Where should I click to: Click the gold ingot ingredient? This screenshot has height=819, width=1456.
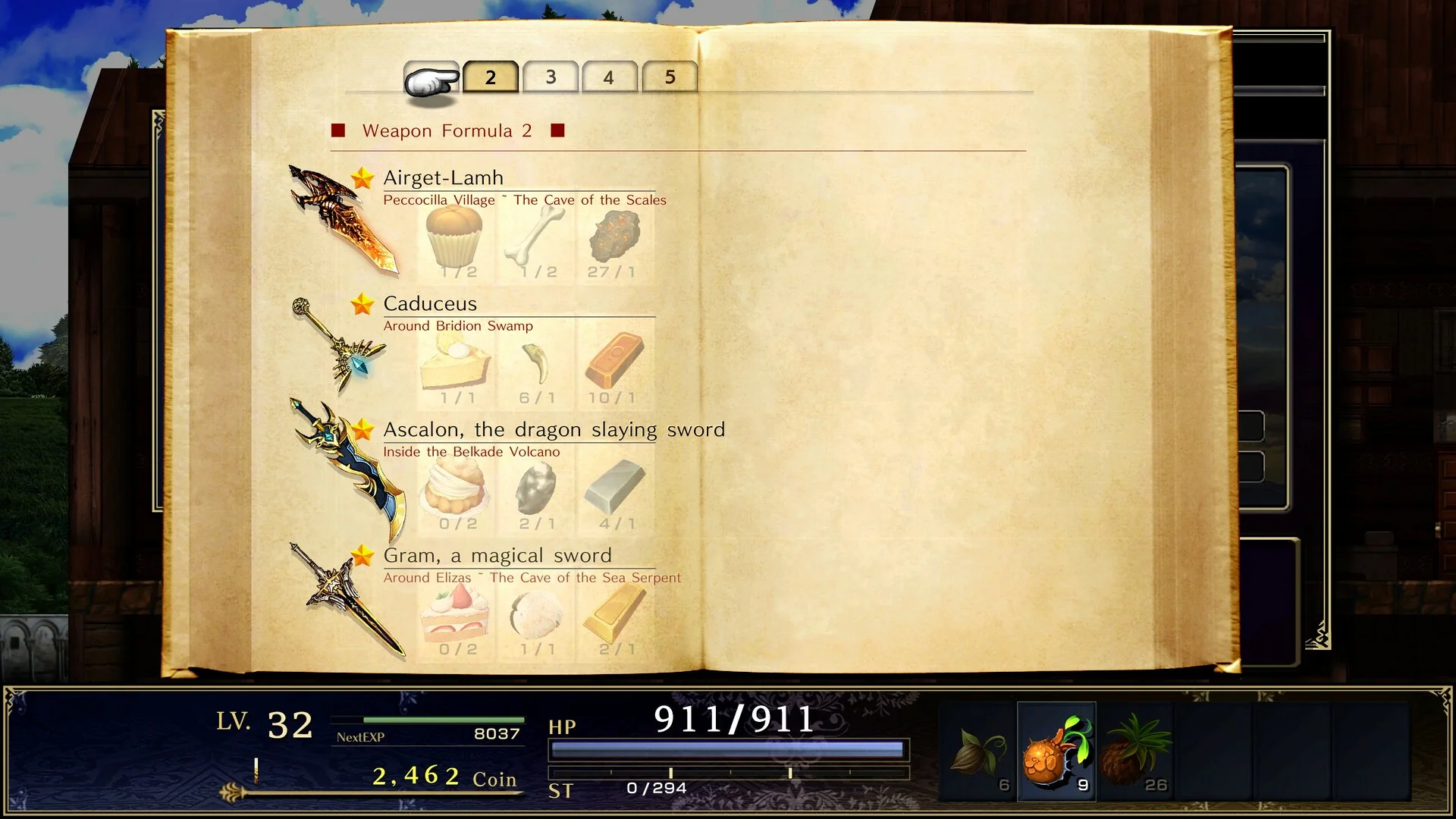click(x=613, y=614)
